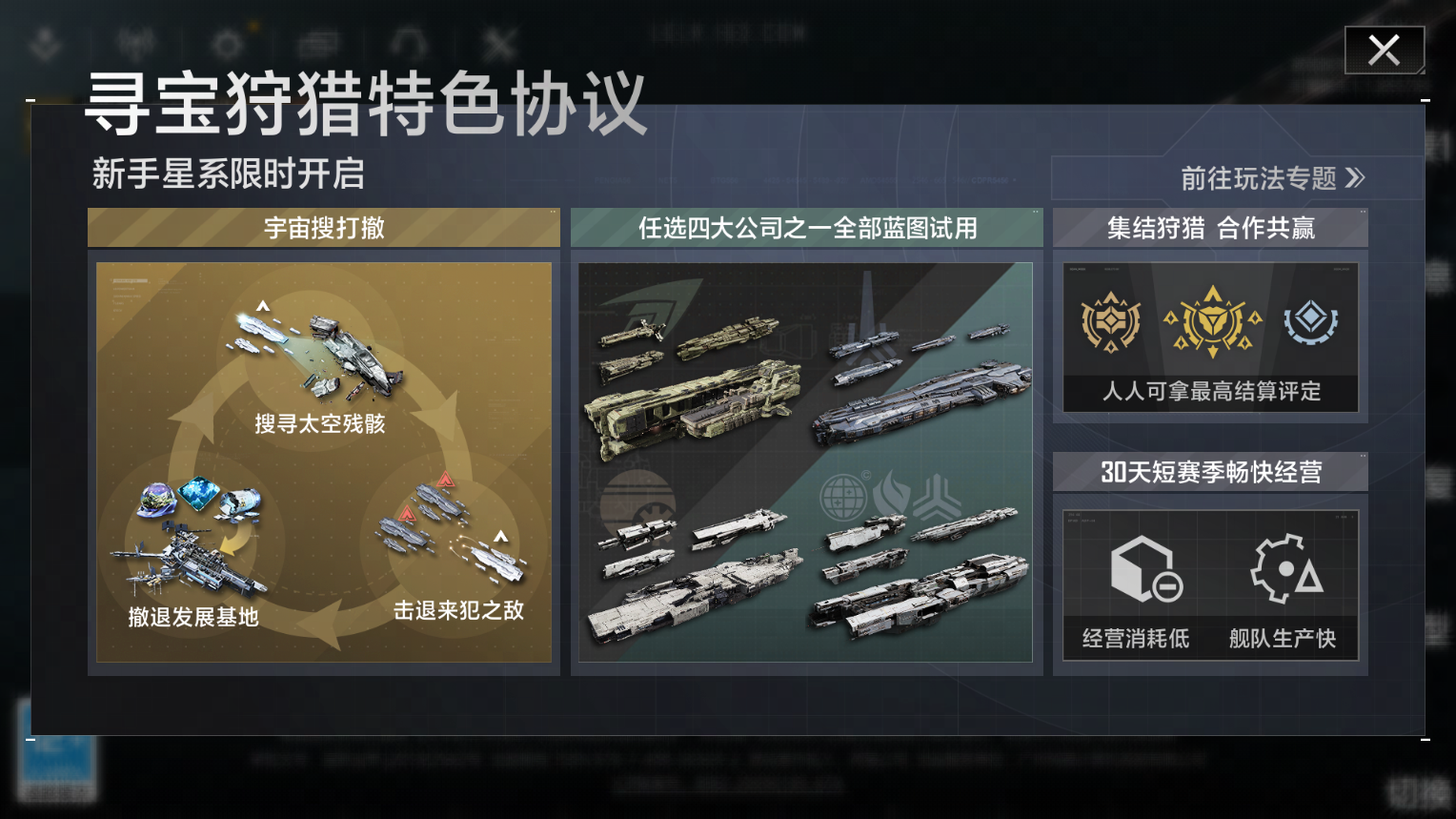Open settings via the gear icon with orange dot

(226, 43)
